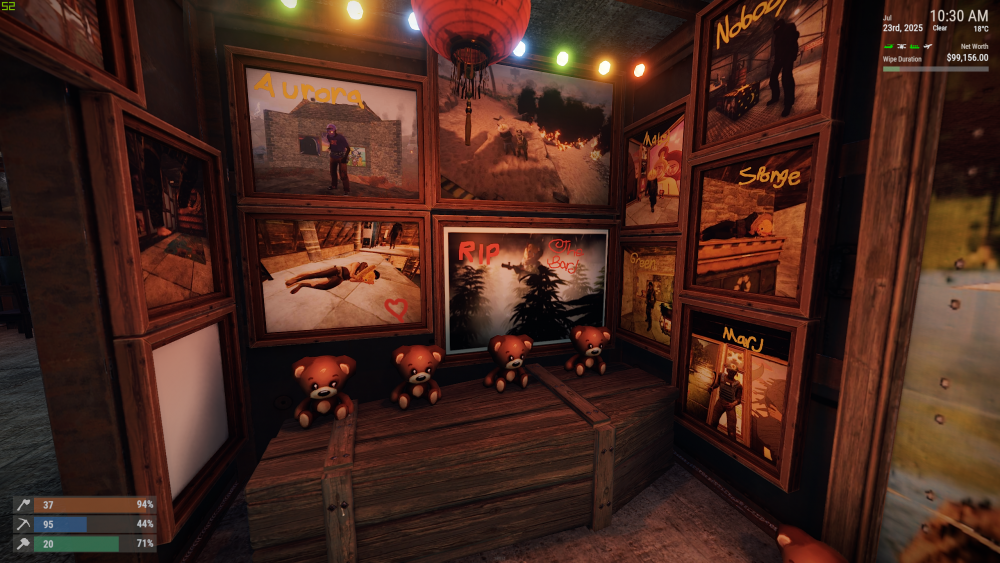Select the white attack helicopter event icon
The height and width of the screenshot is (563, 1000).
(x=901, y=46)
